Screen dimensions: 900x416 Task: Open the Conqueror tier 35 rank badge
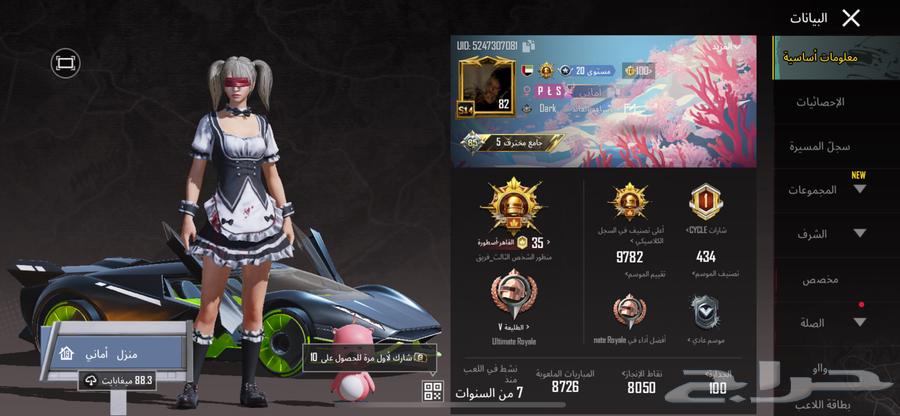coord(514,208)
